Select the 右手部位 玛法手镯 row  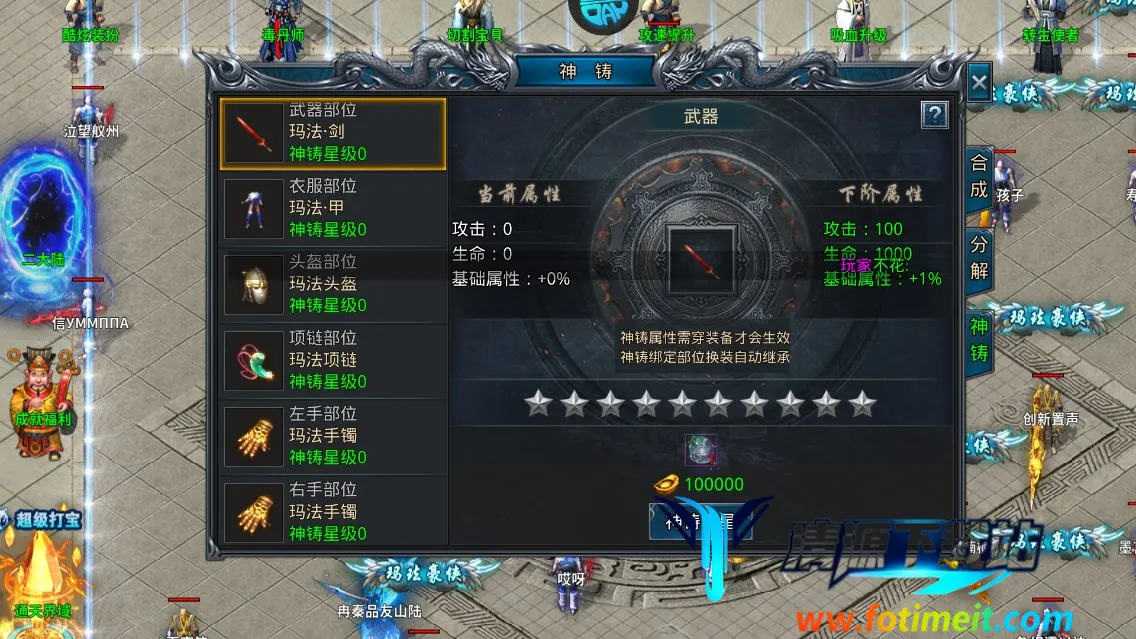pyautogui.click(x=332, y=512)
